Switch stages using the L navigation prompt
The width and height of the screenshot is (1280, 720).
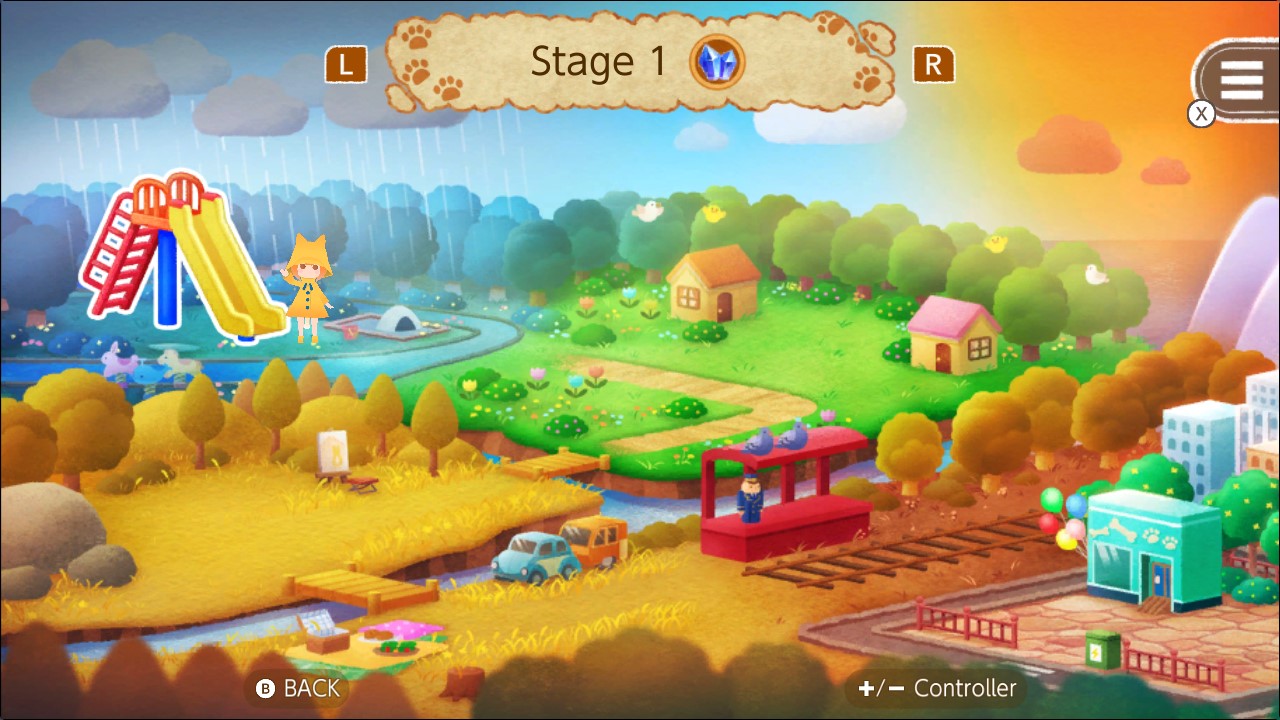coord(345,62)
